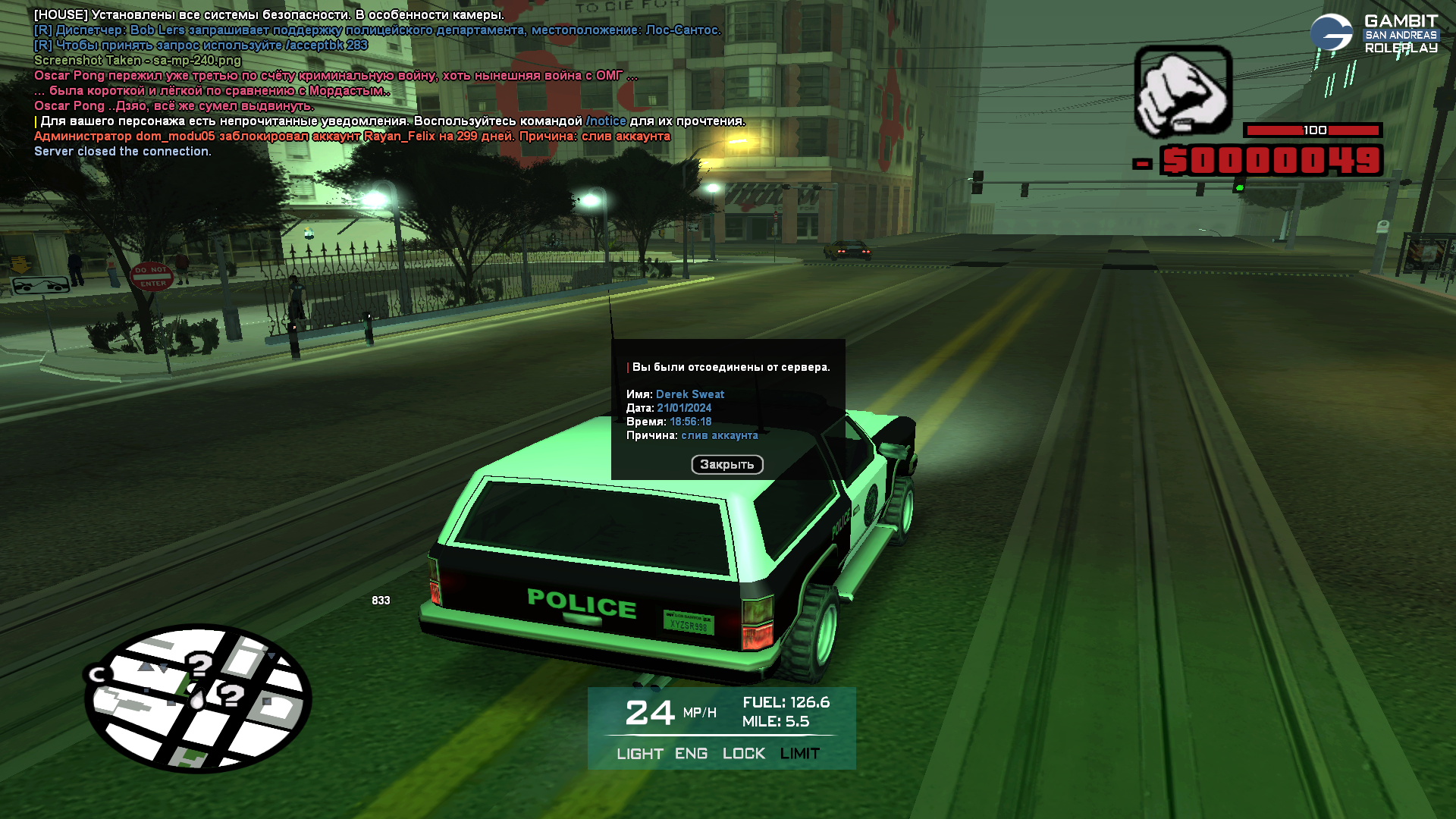Select the fist weapon icon
Screen dimensions: 1456x819
[x=1183, y=91]
